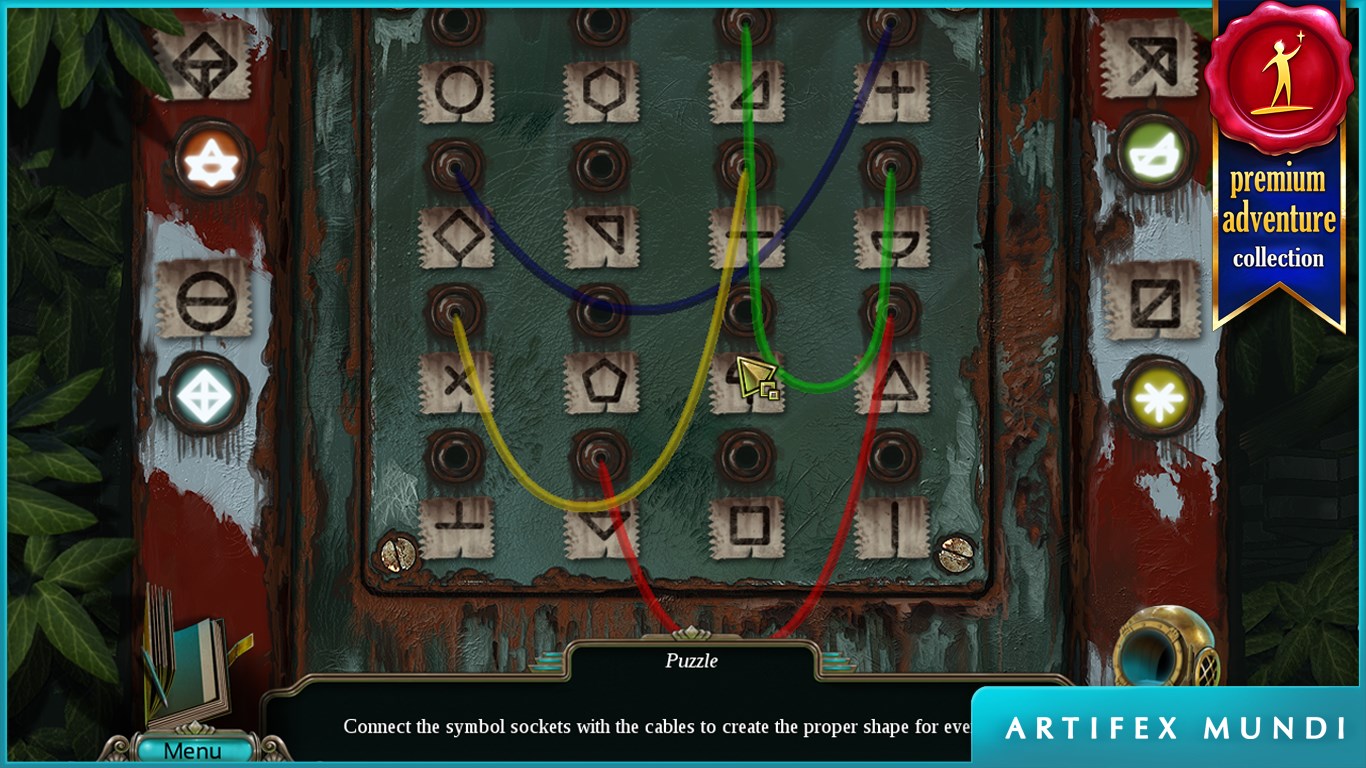Choose the socket above the pentagon symbol
The width and height of the screenshot is (1366, 768).
[600, 308]
